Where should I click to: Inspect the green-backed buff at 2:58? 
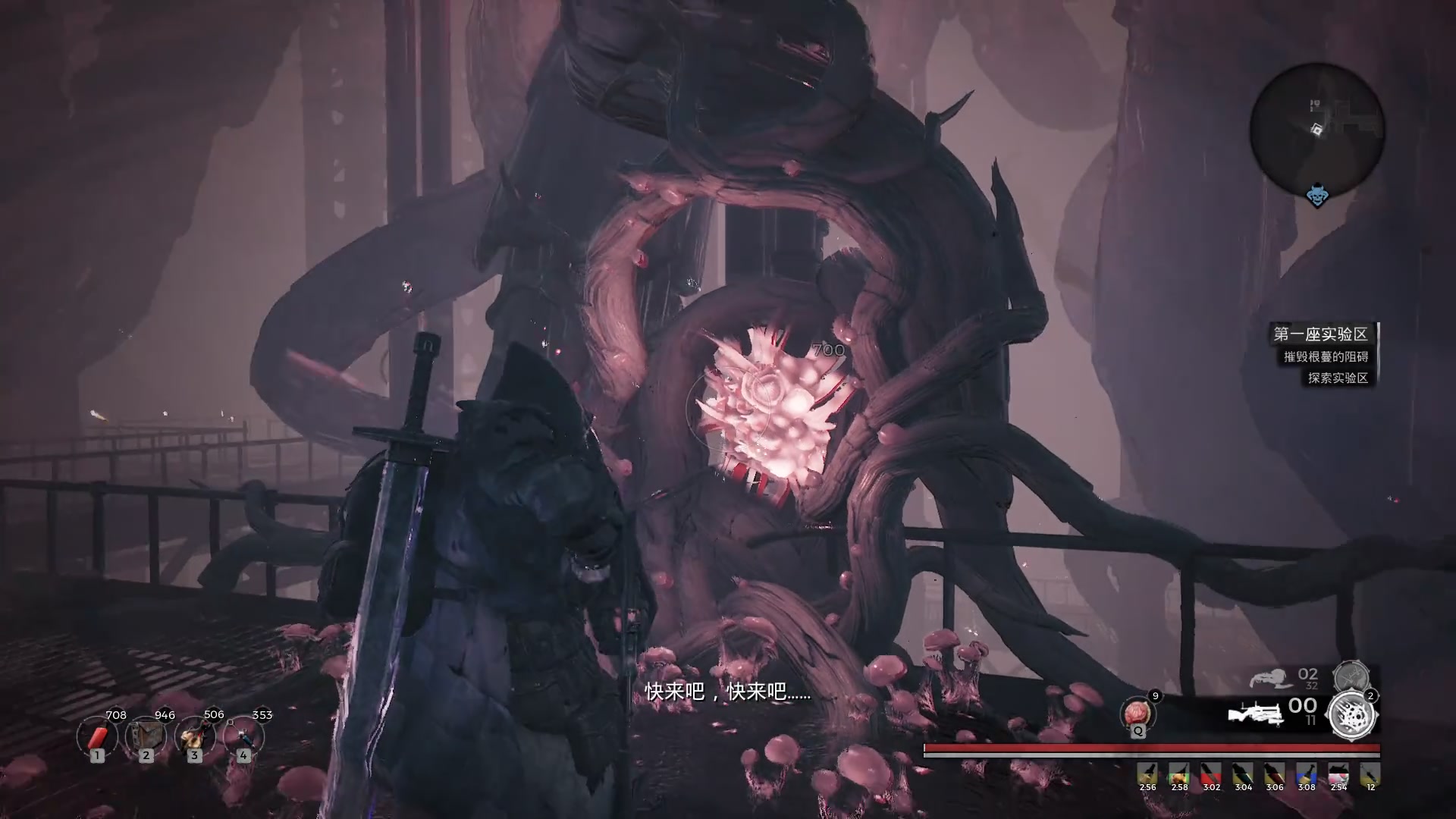(x=1178, y=773)
